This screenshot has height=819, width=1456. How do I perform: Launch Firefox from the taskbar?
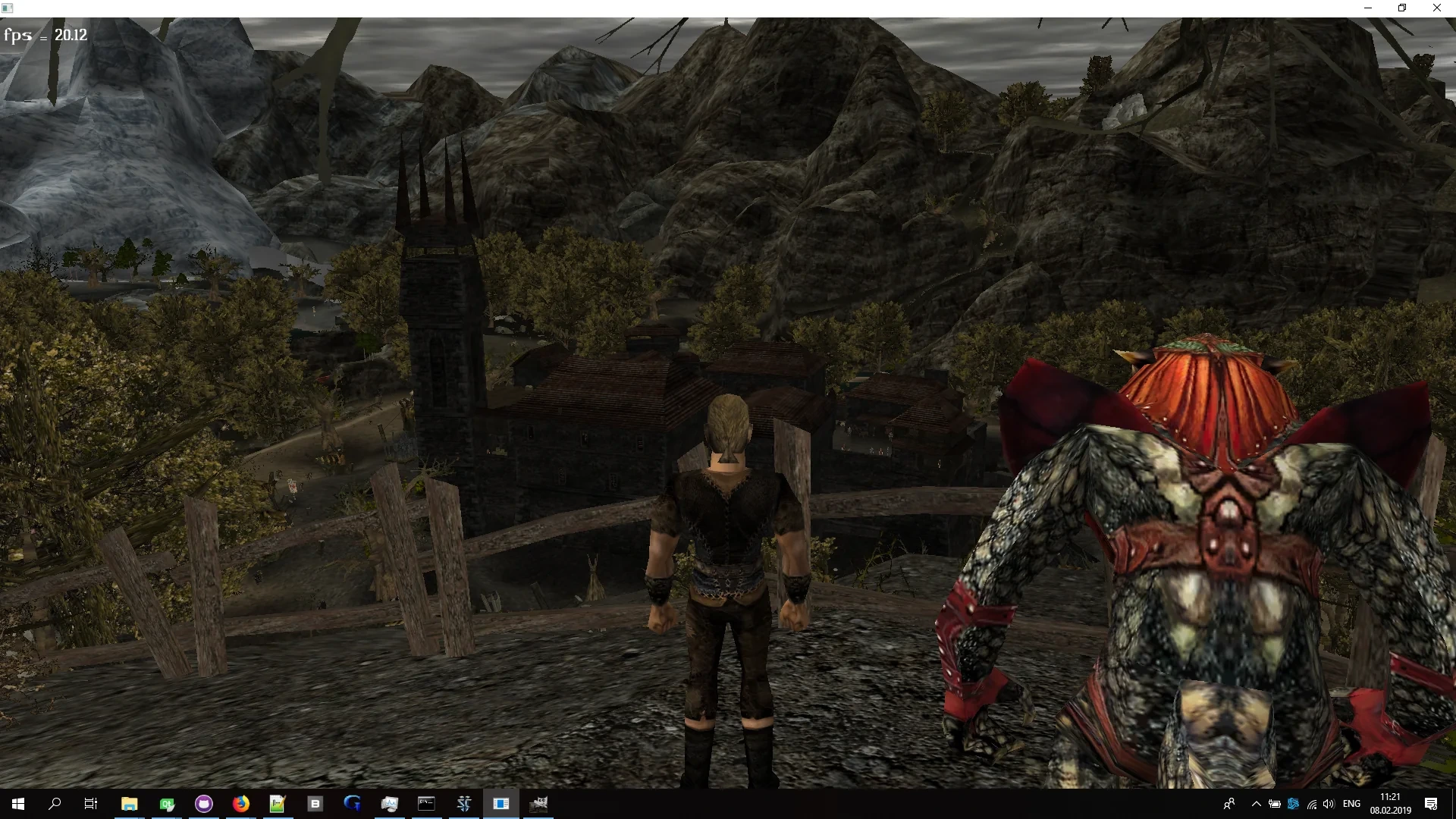tap(241, 805)
